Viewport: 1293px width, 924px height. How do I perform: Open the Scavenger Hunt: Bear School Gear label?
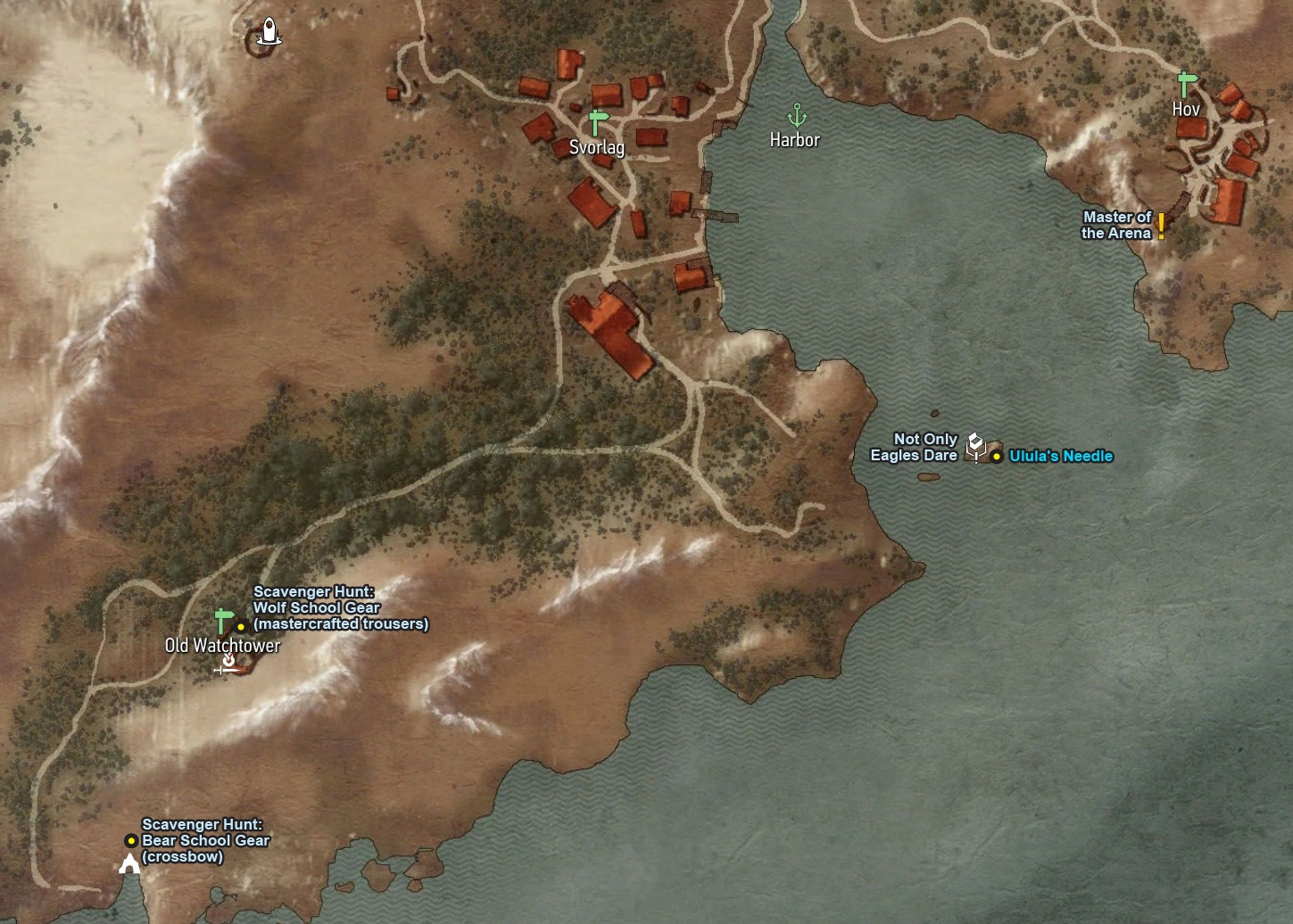click(203, 839)
